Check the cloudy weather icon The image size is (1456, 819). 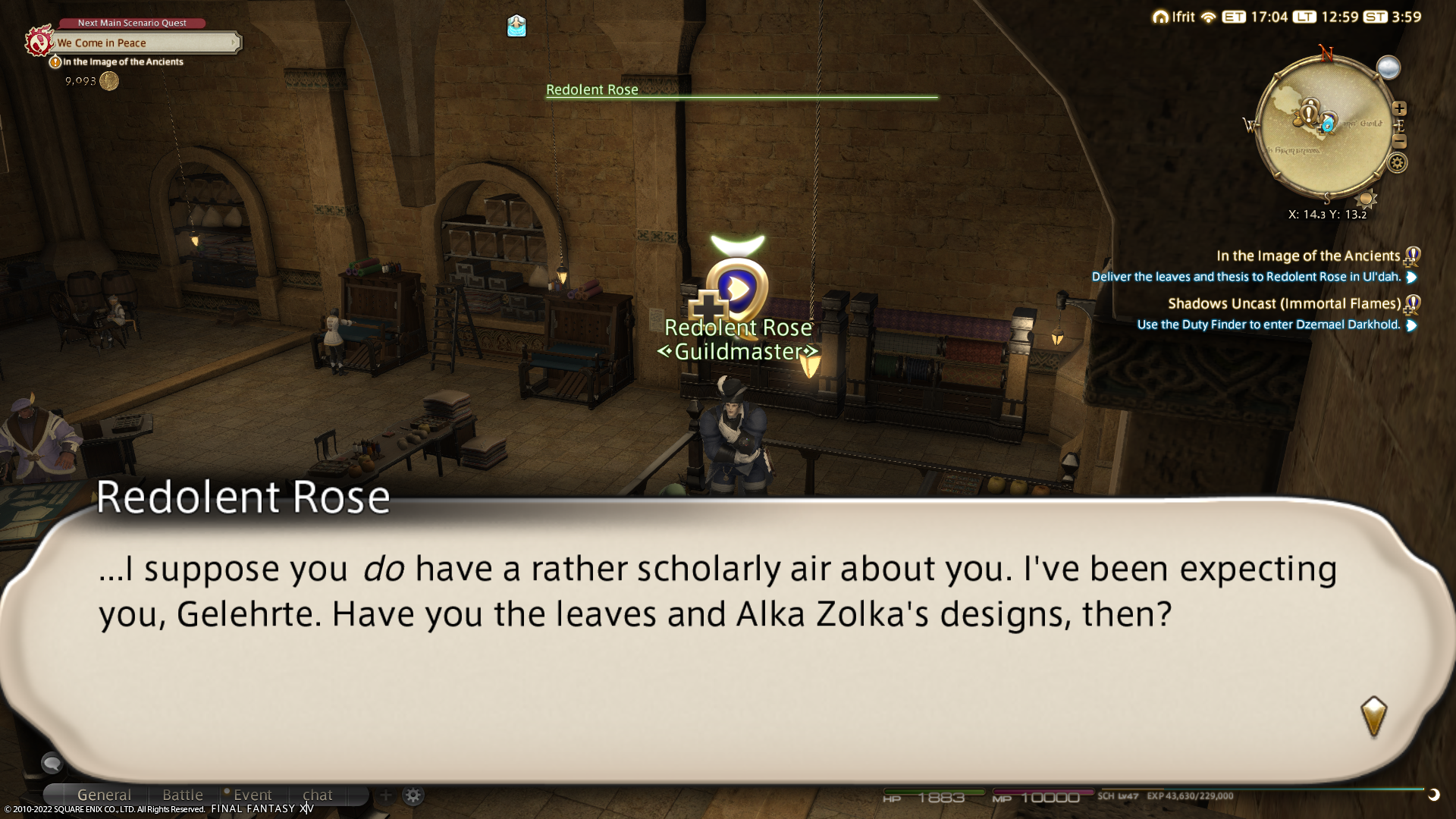click(1389, 68)
